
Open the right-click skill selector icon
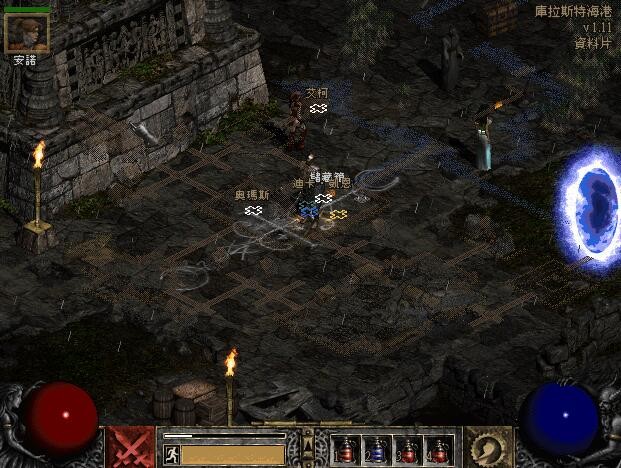click(490, 447)
